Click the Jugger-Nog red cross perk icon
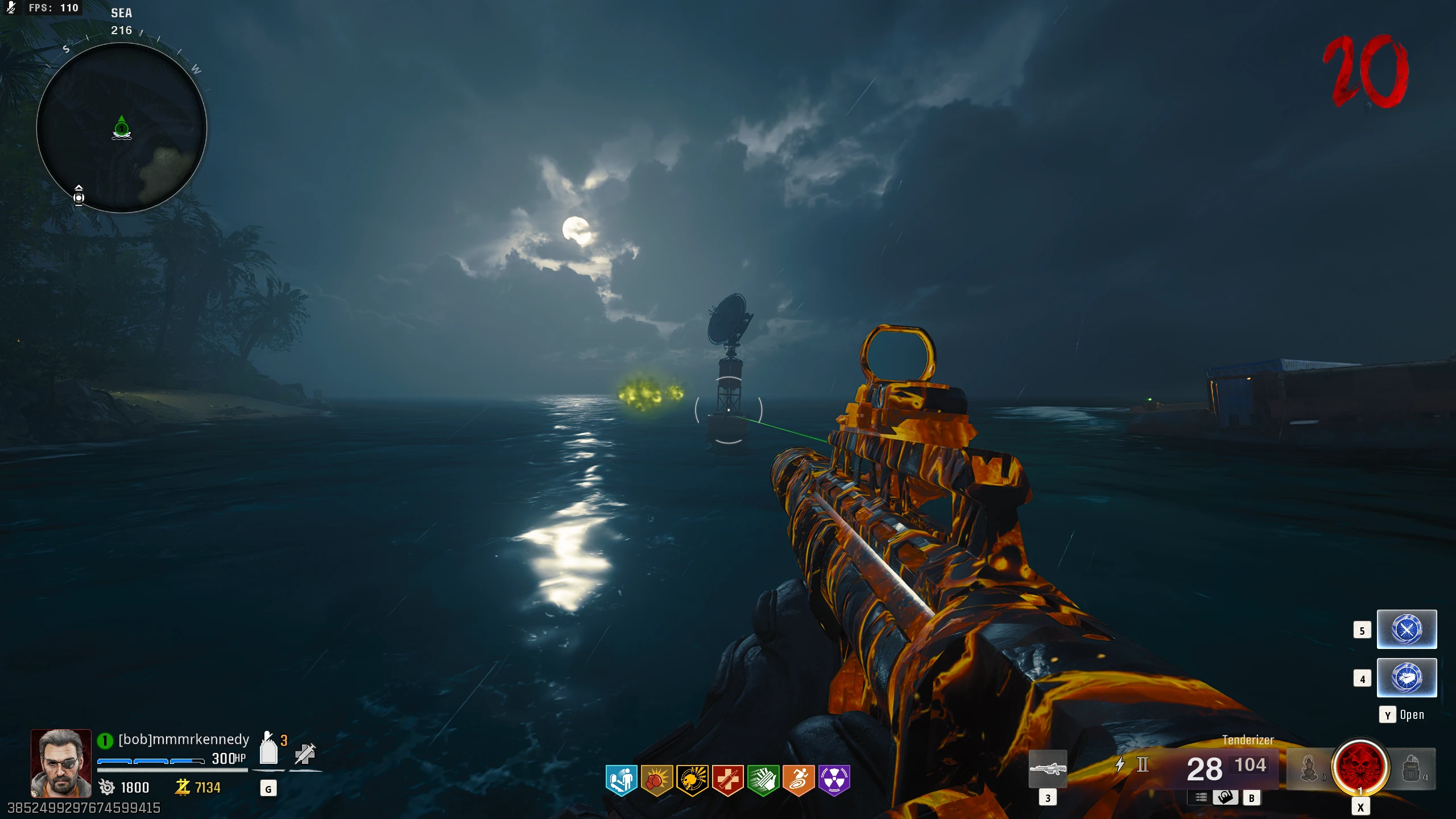 727,779
